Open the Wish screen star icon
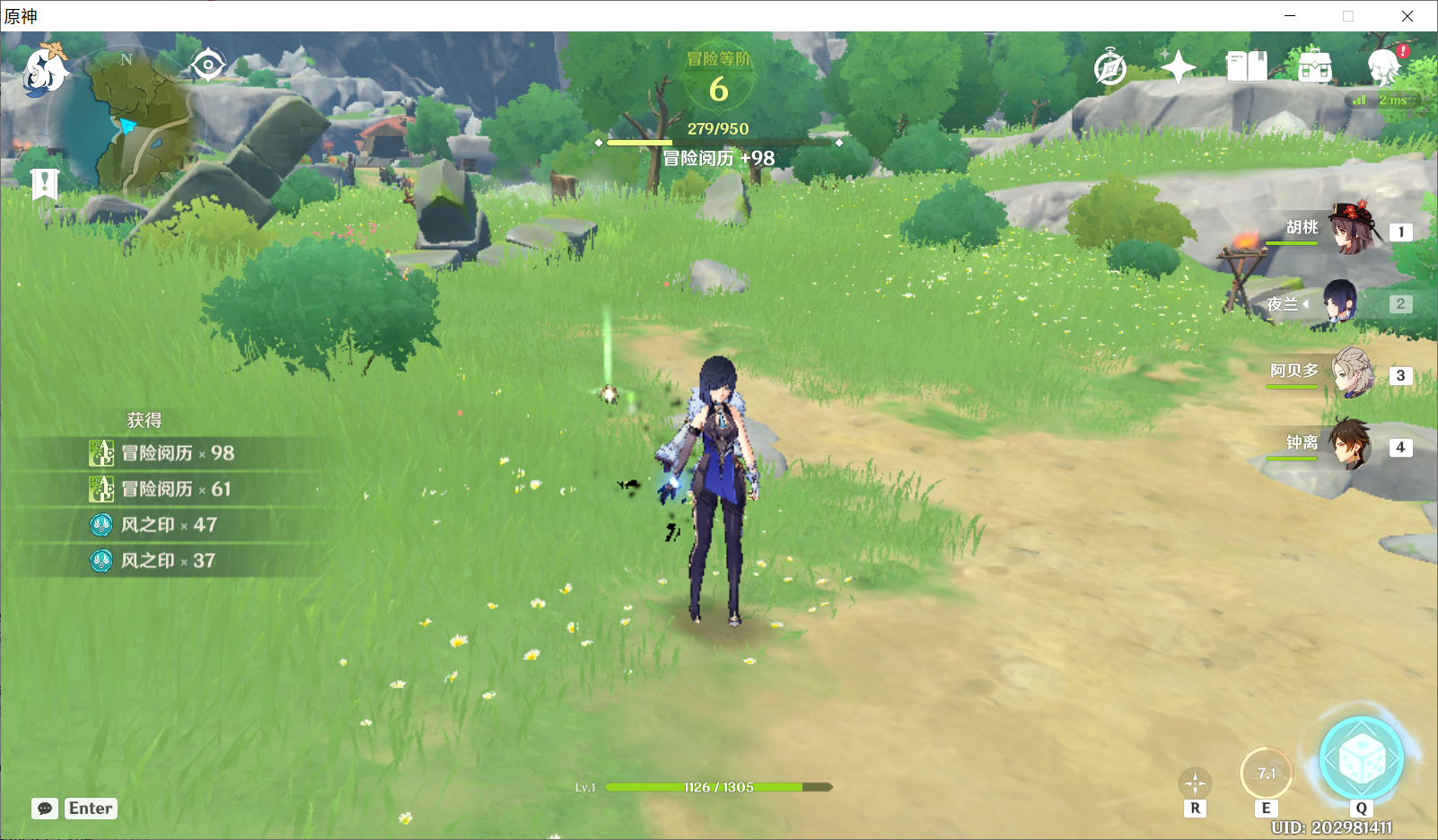The height and width of the screenshot is (840, 1438). pos(1177,66)
